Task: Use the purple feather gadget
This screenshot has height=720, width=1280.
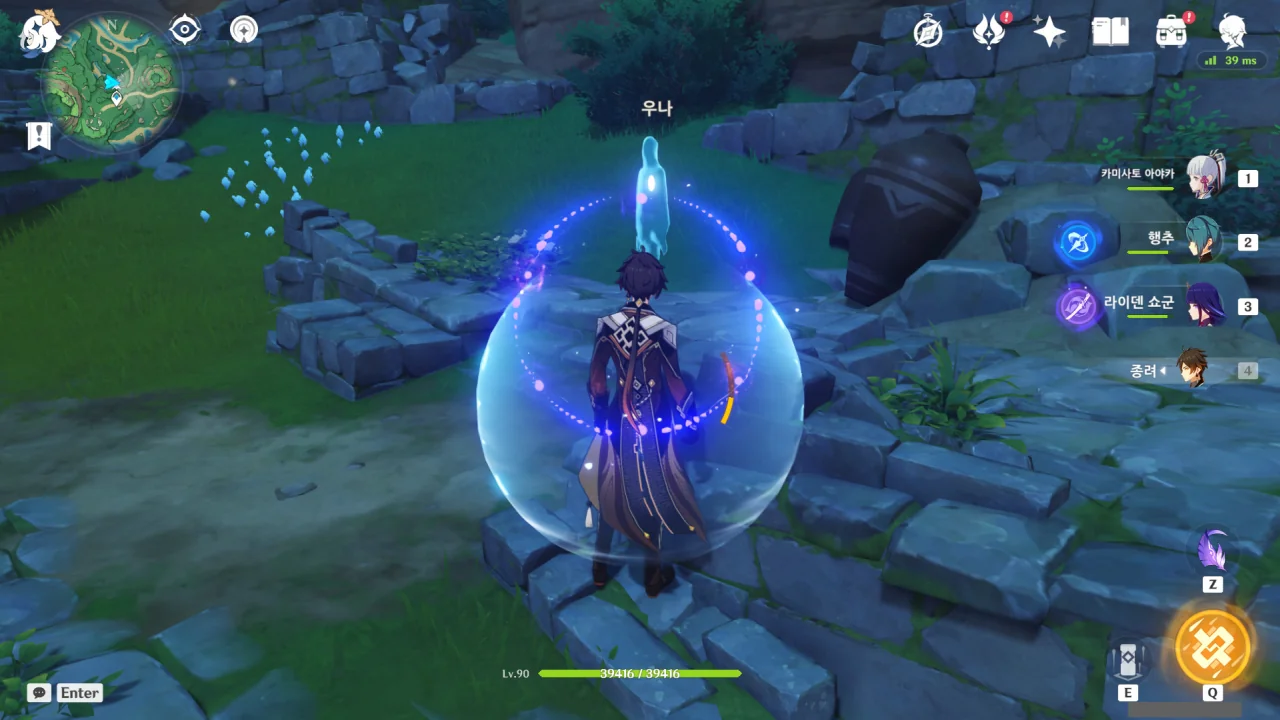Action: 1213,551
